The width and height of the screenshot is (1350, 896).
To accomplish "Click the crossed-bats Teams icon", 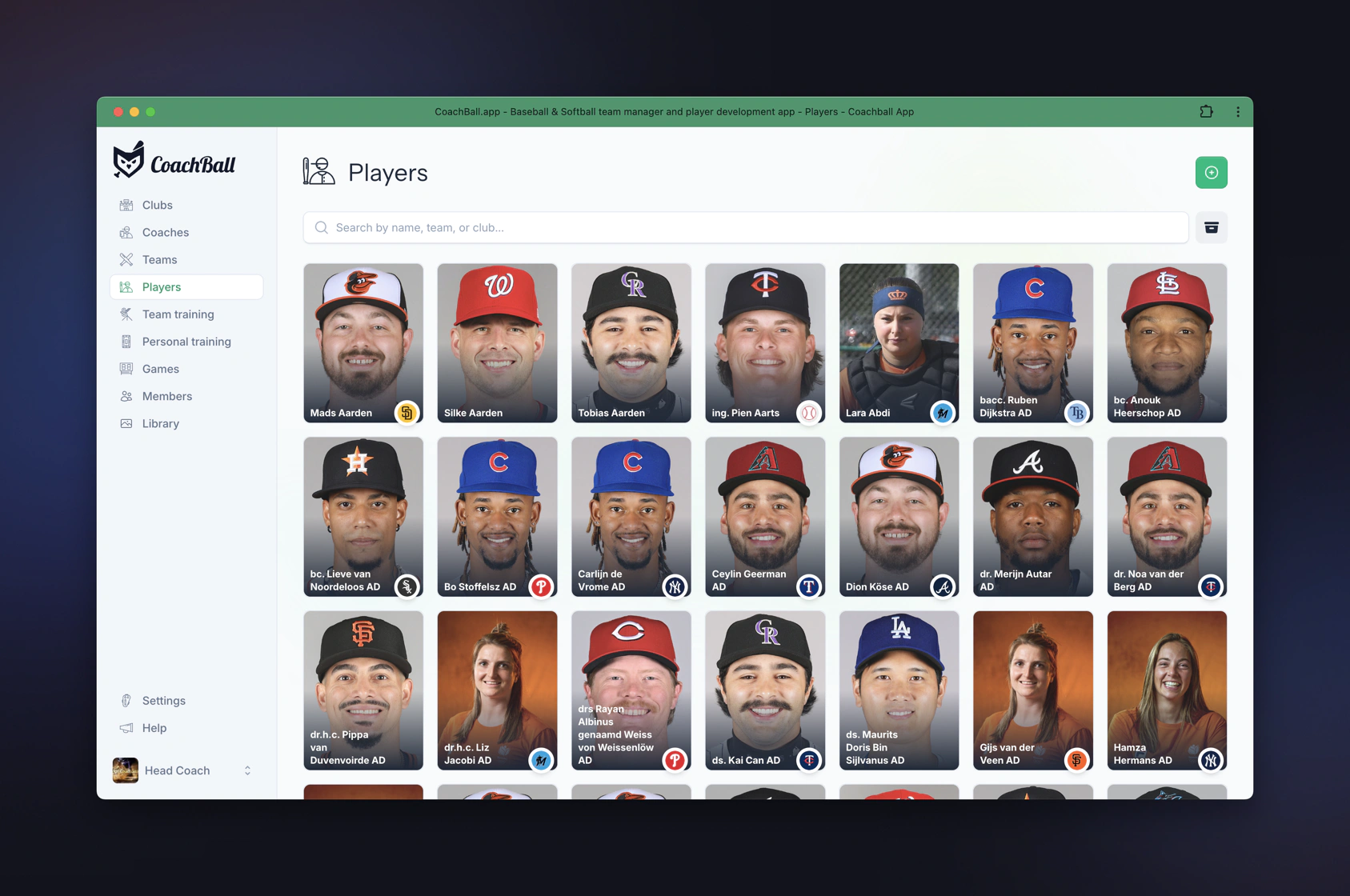I will (x=126, y=259).
